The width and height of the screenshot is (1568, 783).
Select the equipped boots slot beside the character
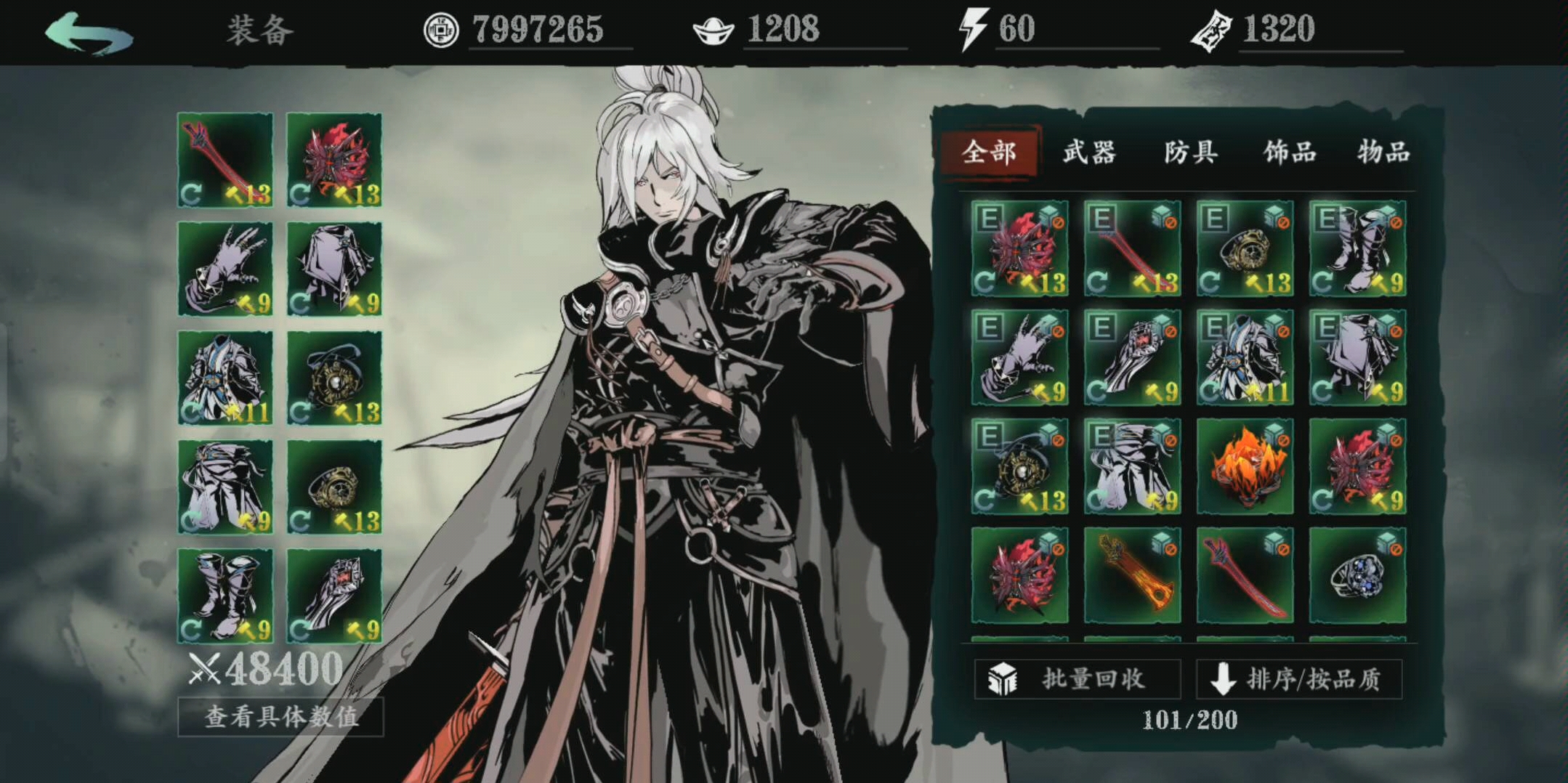pyautogui.click(x=225, y=596)
